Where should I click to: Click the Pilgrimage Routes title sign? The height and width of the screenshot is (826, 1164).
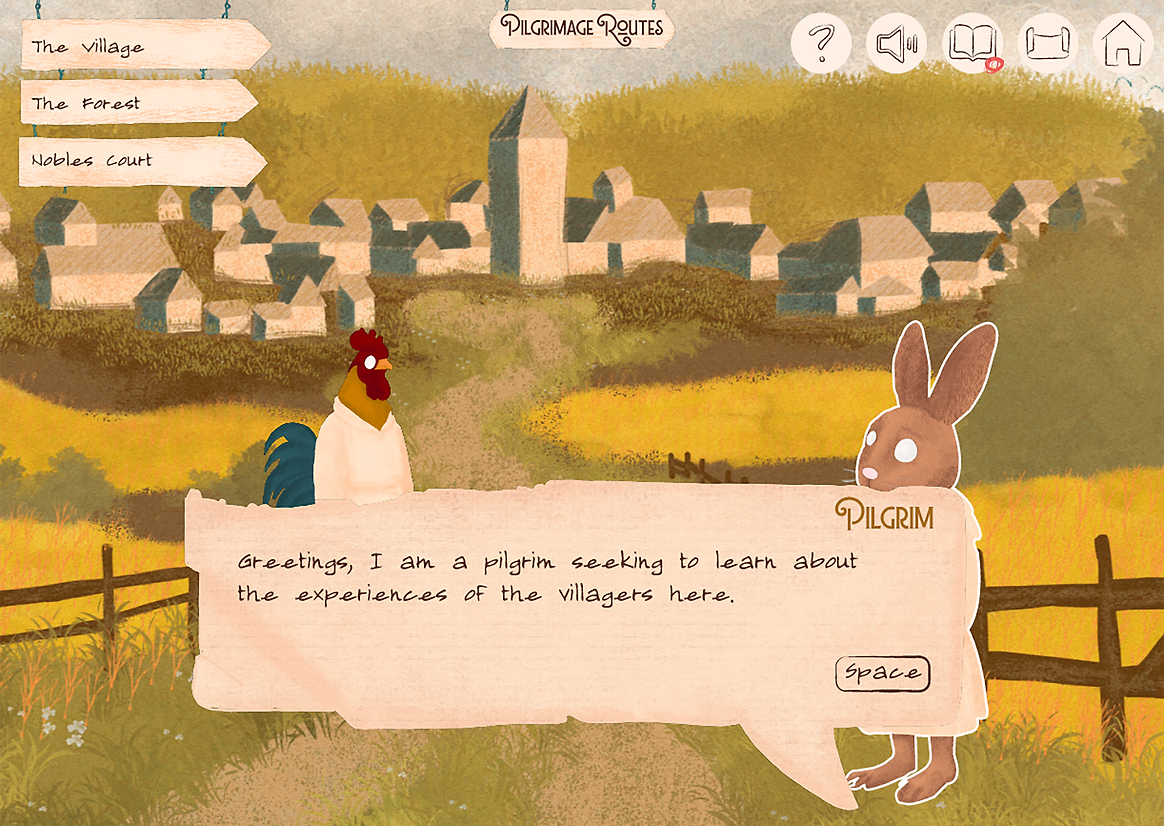click(x=582, y=27)
